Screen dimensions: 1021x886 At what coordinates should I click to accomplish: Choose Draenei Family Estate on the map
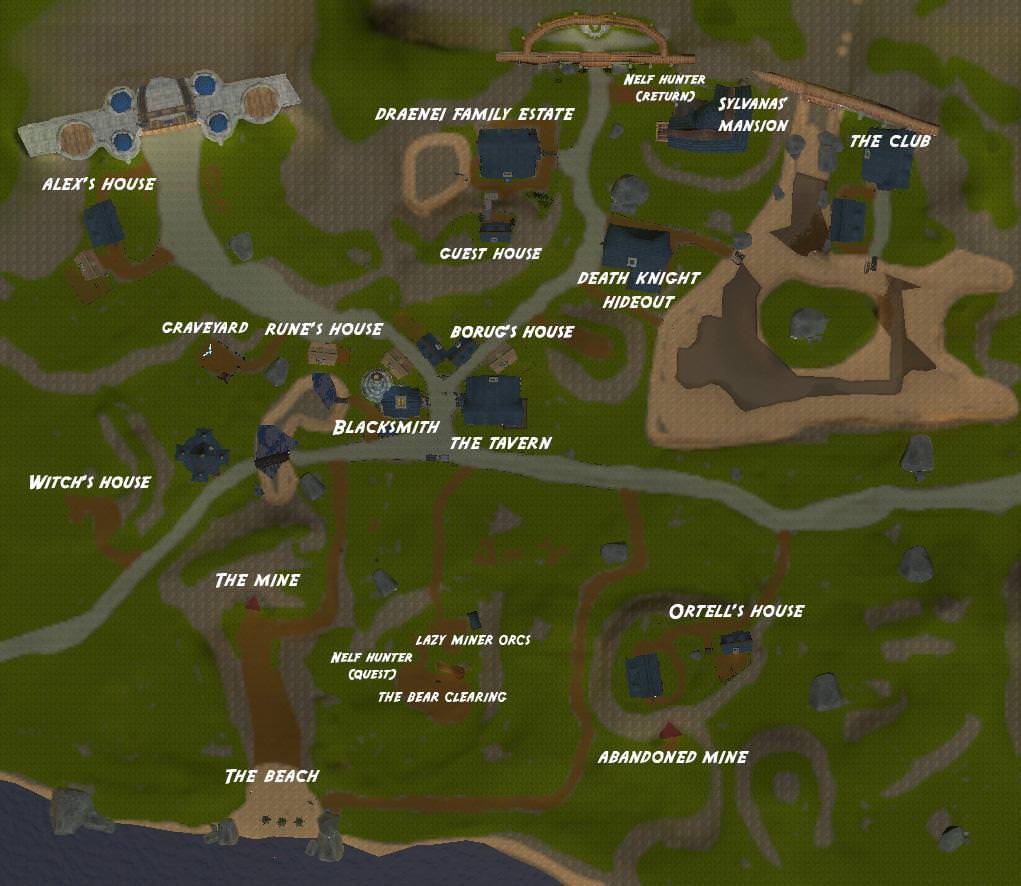pos(474,114)
